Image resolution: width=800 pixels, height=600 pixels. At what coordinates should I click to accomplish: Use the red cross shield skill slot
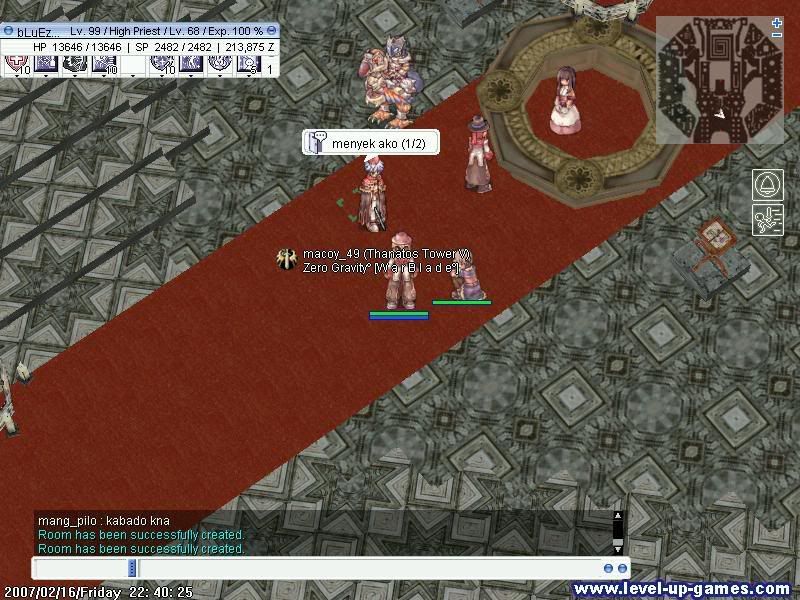tap(17, 64)
